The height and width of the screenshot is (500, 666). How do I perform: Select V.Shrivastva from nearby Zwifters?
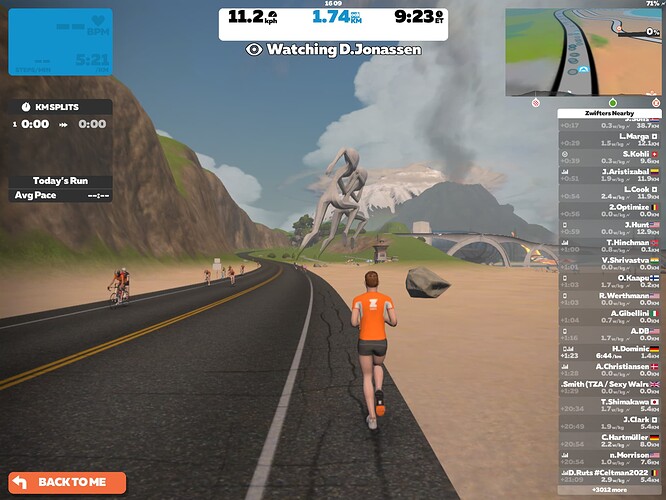pyautogui.click(x=609, y=264)
